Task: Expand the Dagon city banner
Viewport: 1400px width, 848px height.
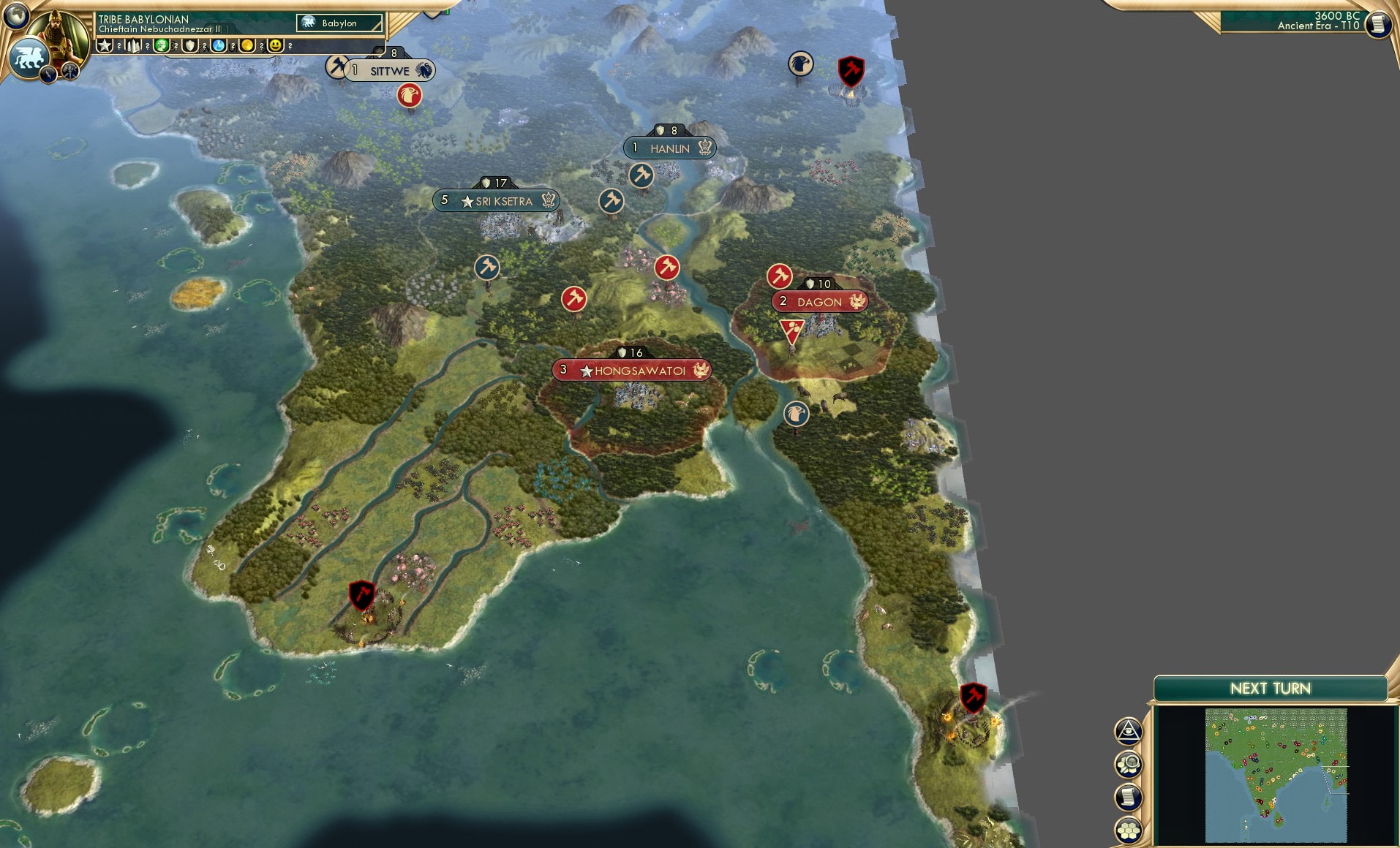Action: click(819, 301)
